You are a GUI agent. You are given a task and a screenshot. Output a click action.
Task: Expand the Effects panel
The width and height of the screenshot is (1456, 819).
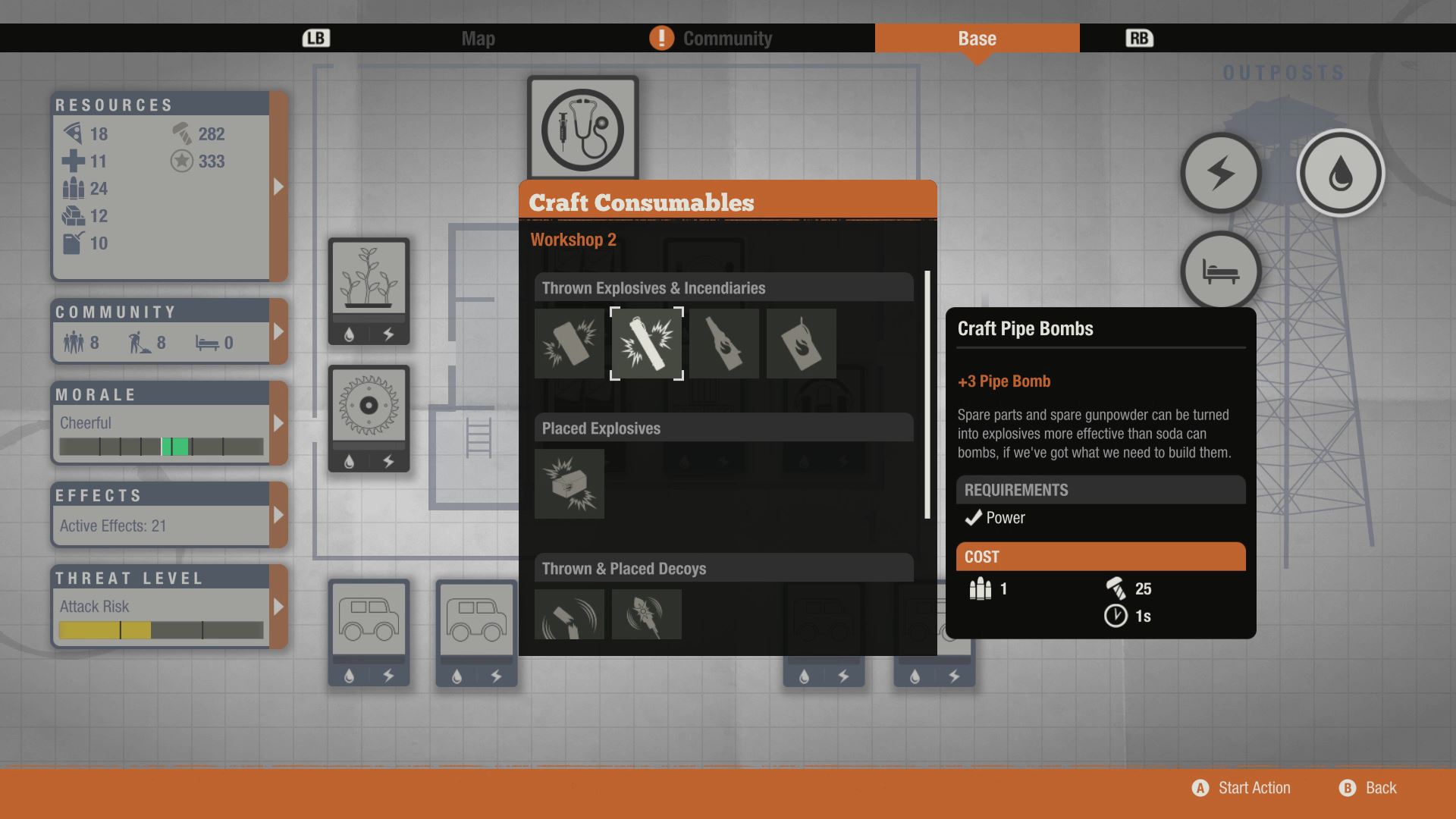[278, 515]
